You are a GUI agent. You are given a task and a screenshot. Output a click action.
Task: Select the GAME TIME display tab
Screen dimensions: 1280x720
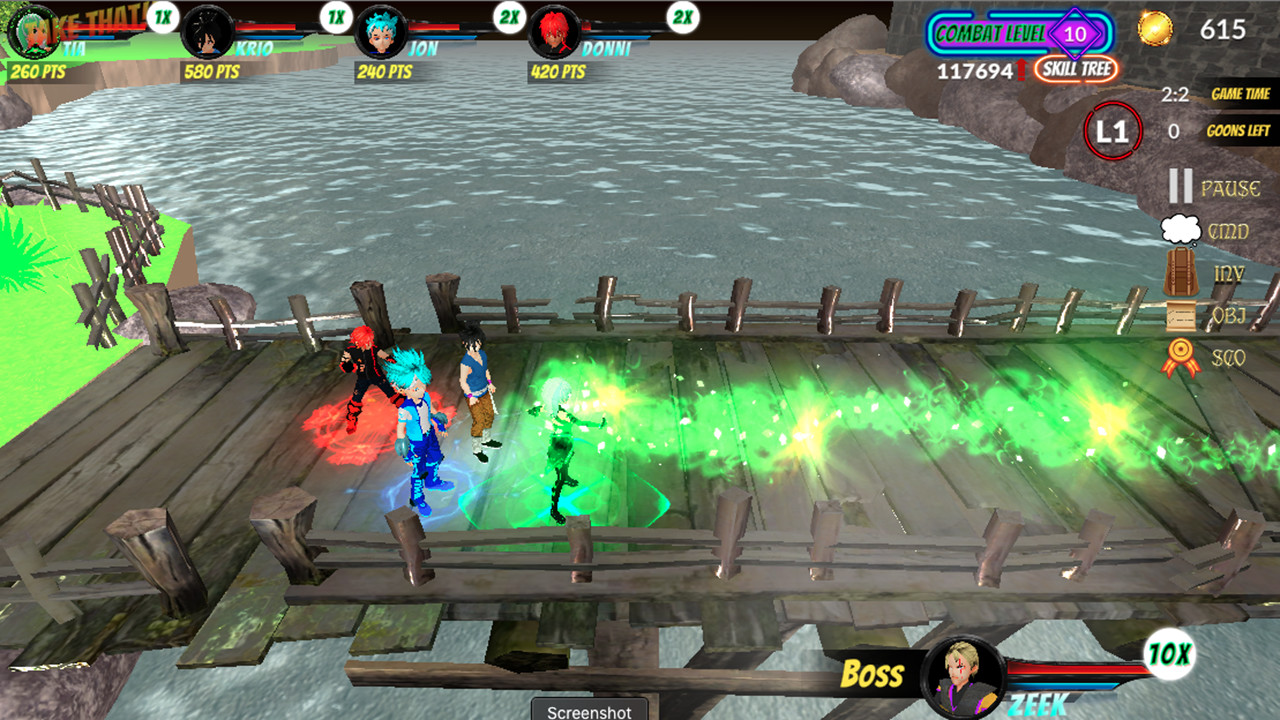(1239, 93)
